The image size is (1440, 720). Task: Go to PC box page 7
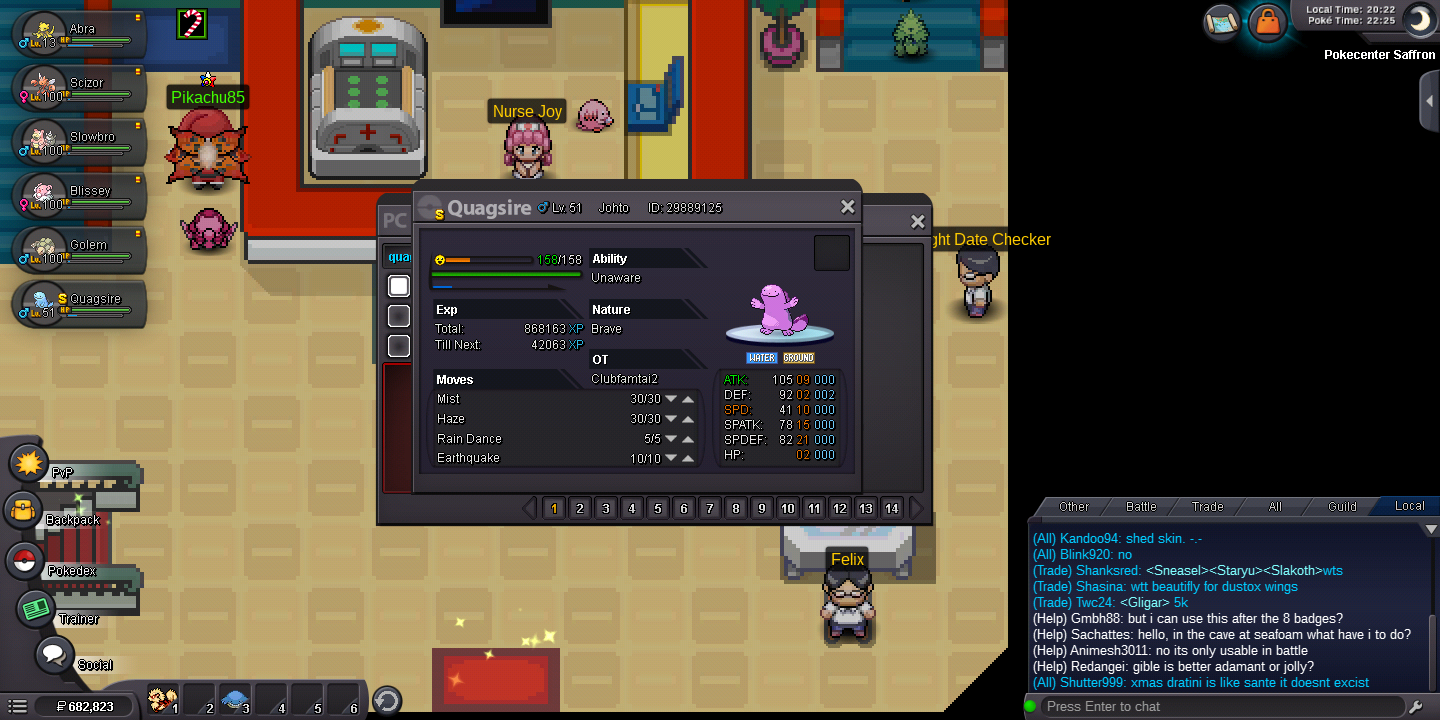710,508
